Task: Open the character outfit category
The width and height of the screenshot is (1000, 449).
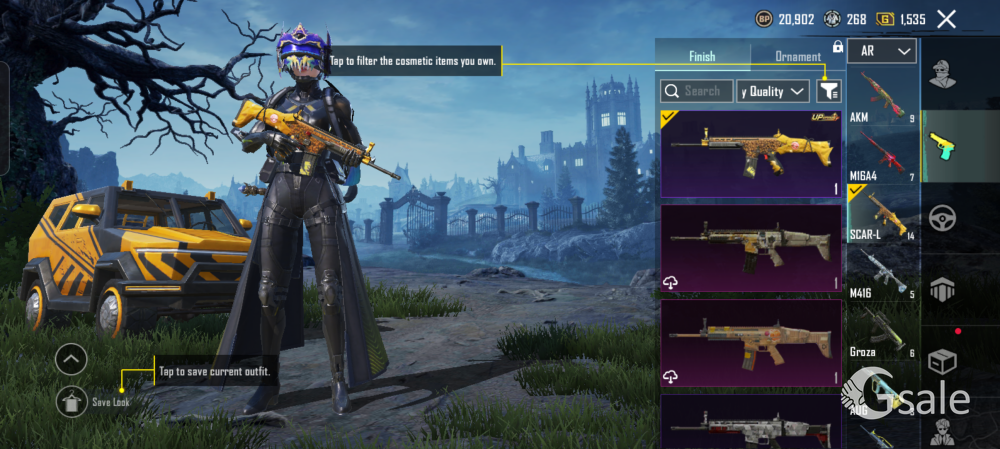Action: coord(942,74)
